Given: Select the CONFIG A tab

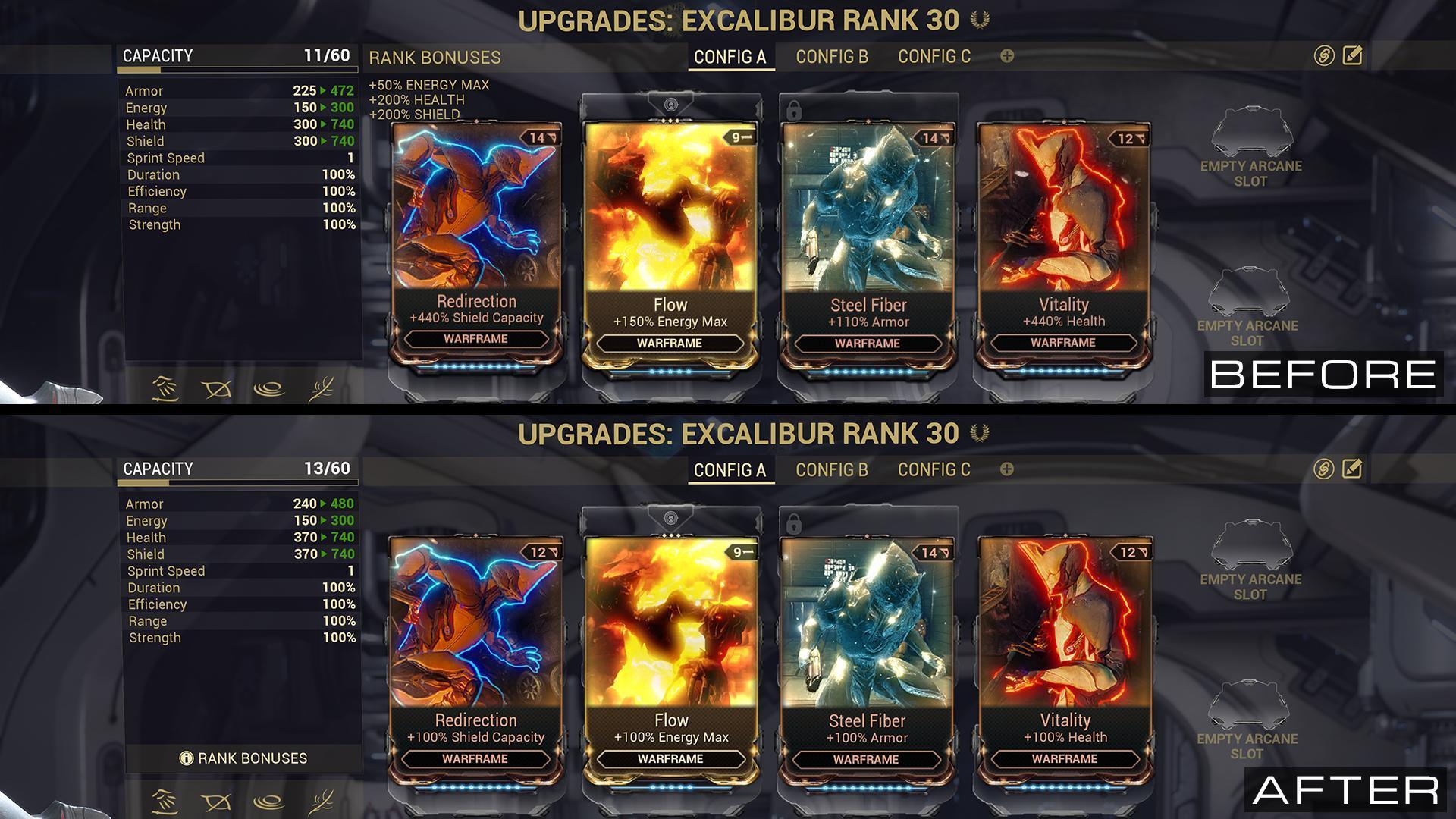Looking at the screenshot, I should pos(730,55).
